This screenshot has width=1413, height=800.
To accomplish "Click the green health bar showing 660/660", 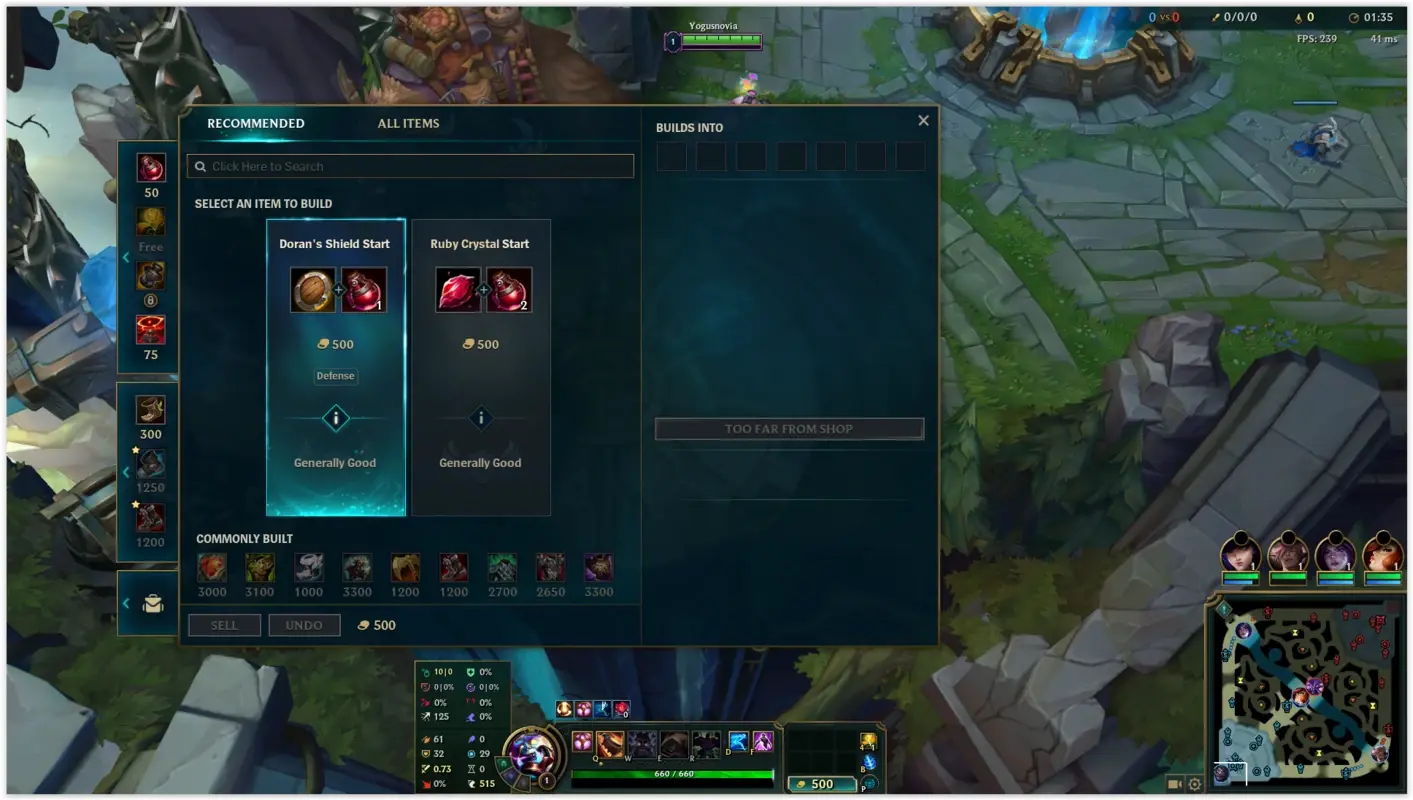I will [x=674, y=774].
